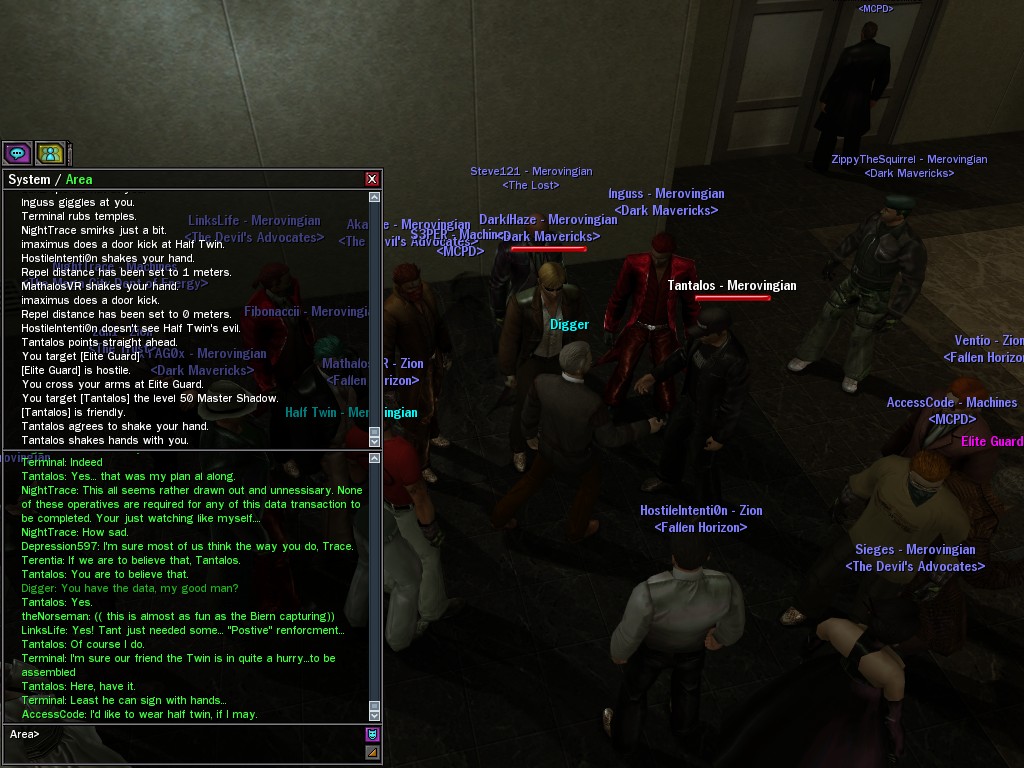This screenshot has height=768, width=1024.
Task: Close the System / Area chat window
Action: 372,179
